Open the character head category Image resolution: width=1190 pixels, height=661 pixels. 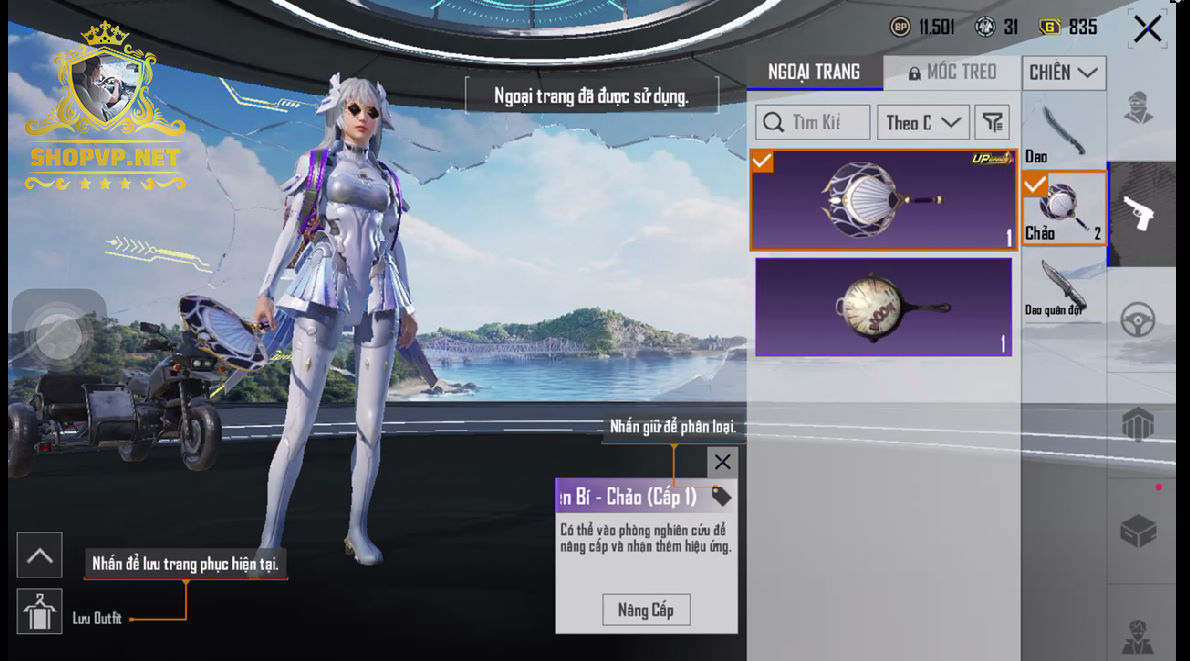pyautogui.click(x=1140, y=108)
